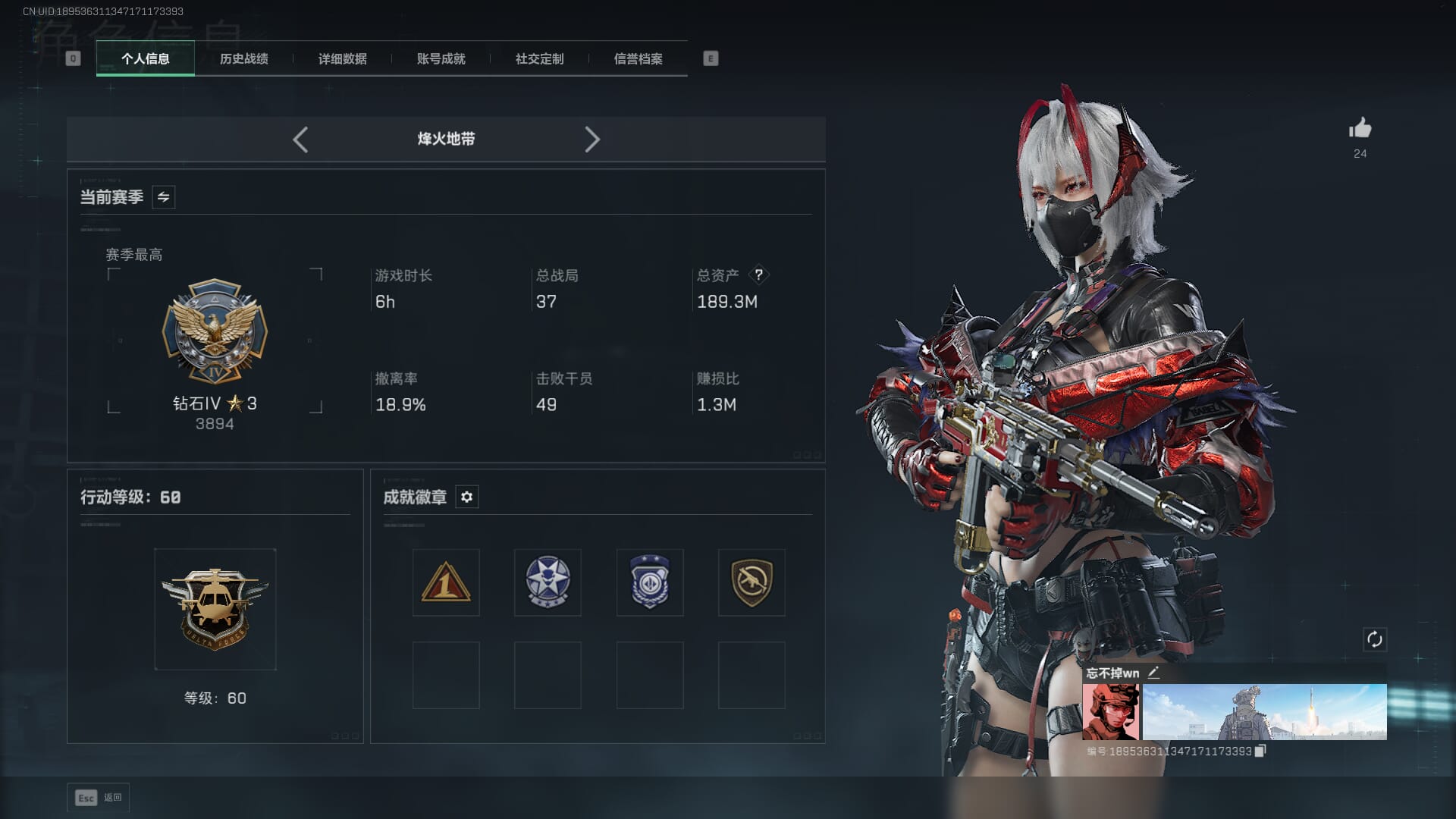Switch to the 个人信息 tab

pyautogui.click(x=145, y=58)
